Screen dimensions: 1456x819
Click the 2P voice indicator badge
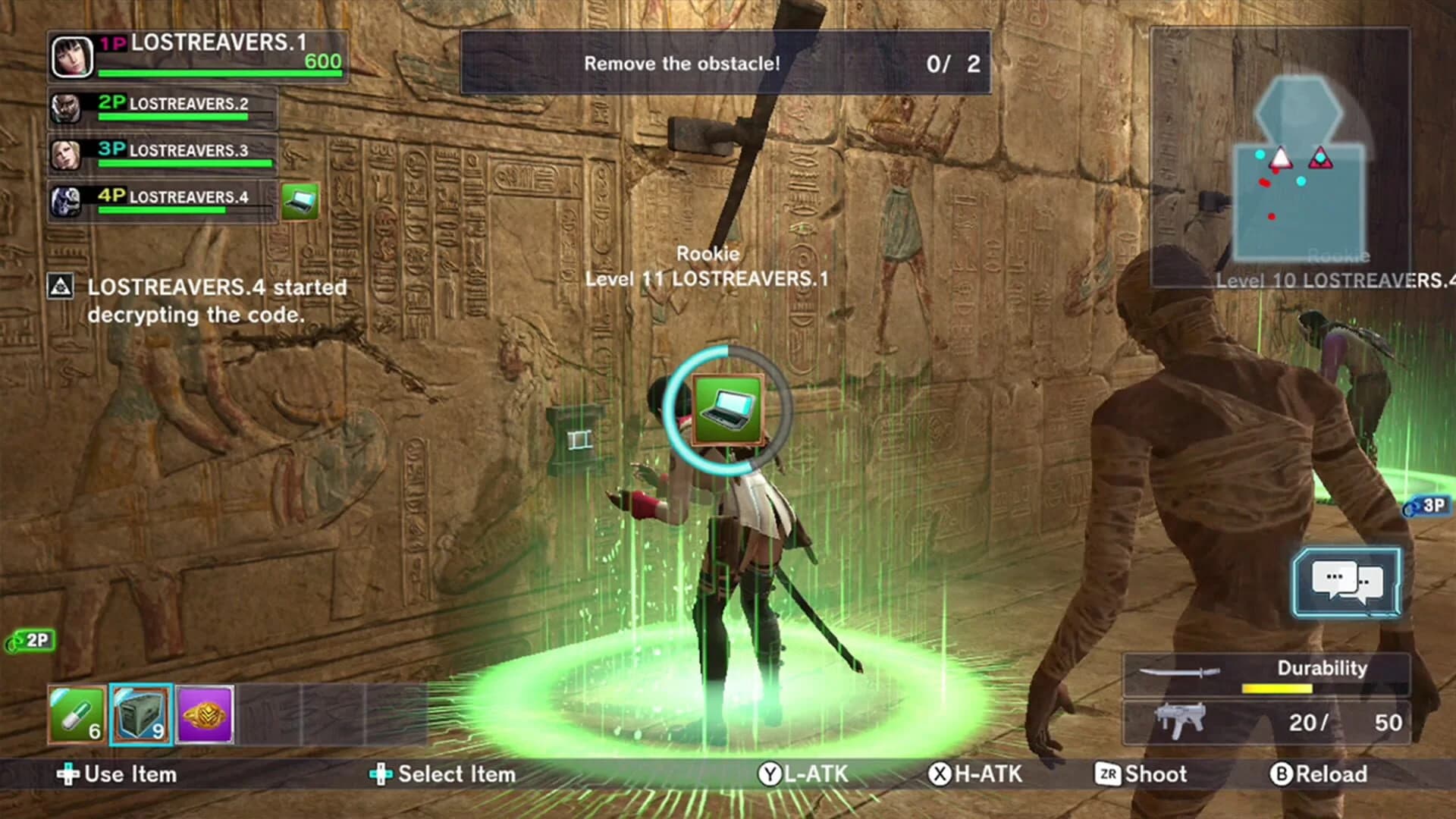tap(29, 641)
